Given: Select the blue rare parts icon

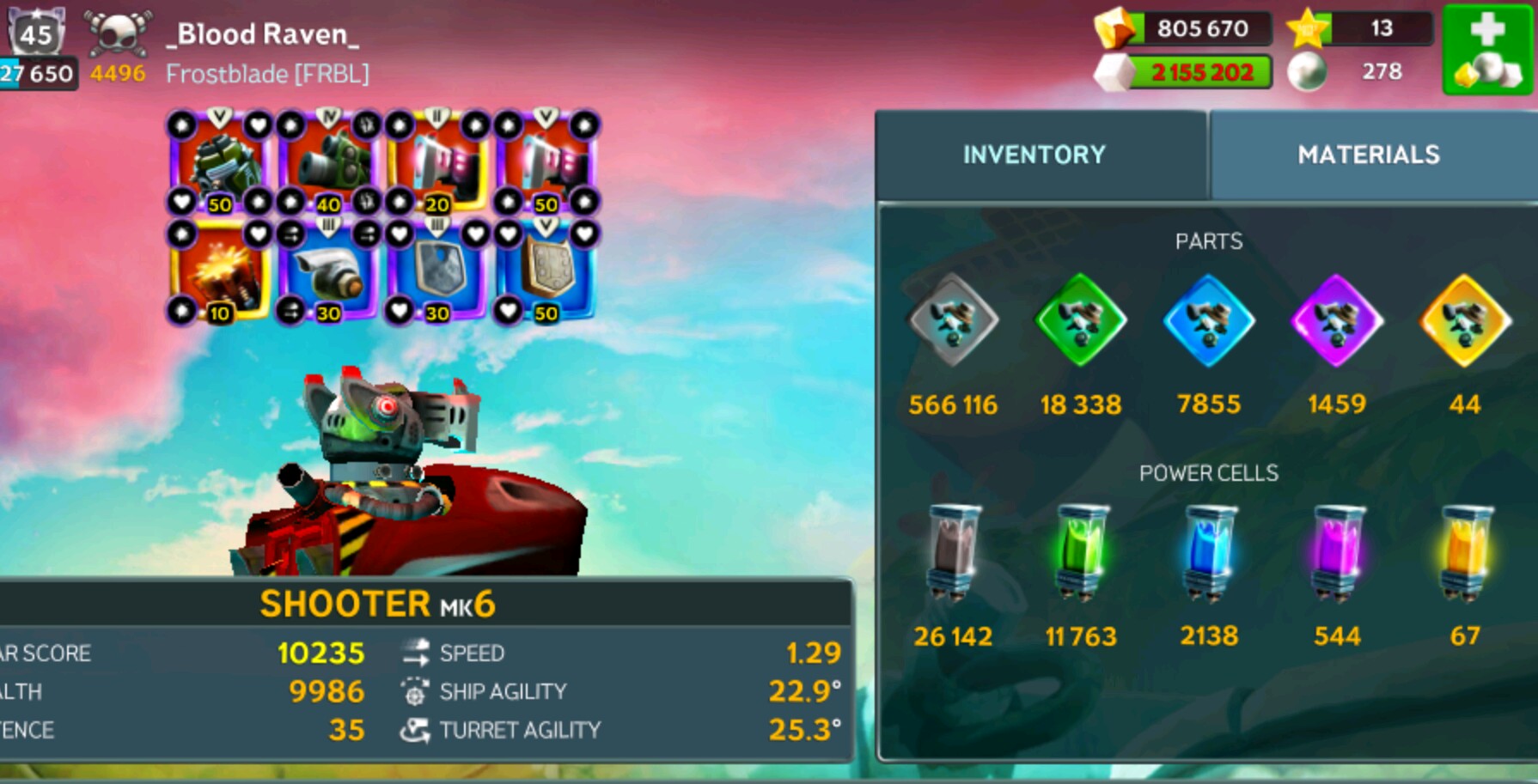Looking at the screenshot, I should coord(1208,321).
